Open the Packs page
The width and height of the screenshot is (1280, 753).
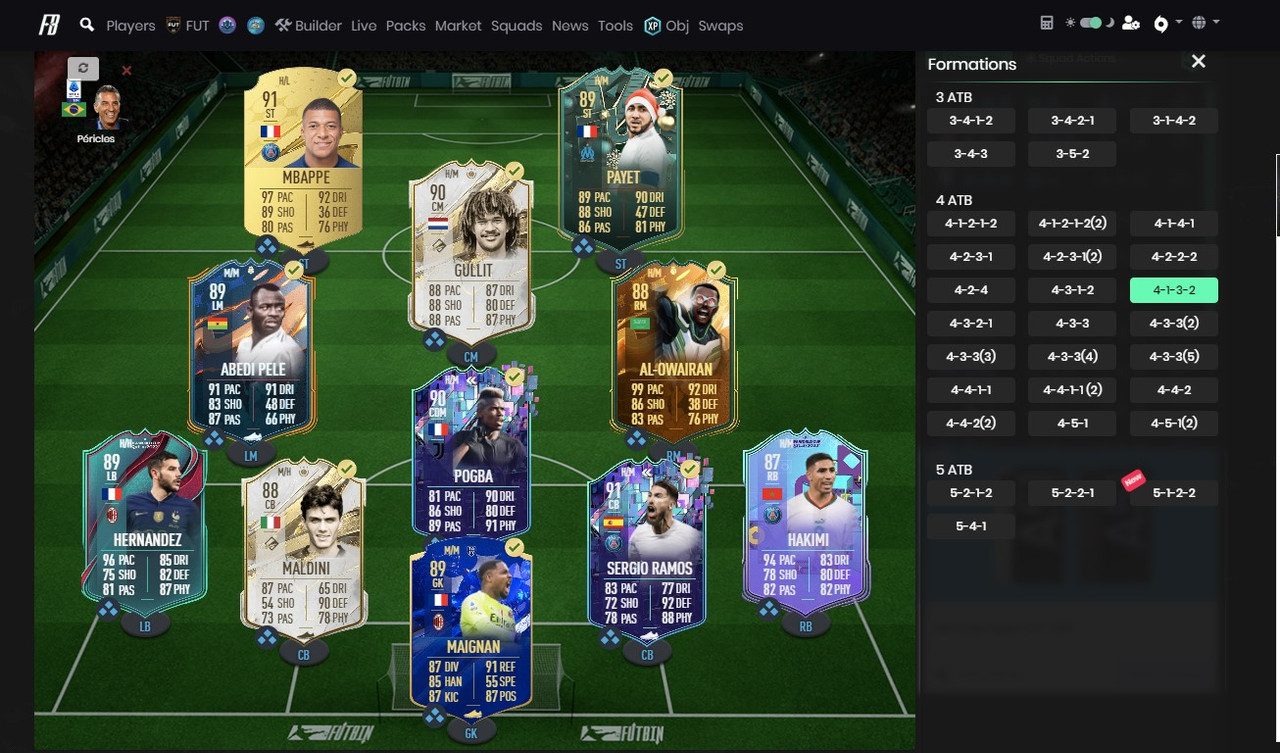click(405, 26)
